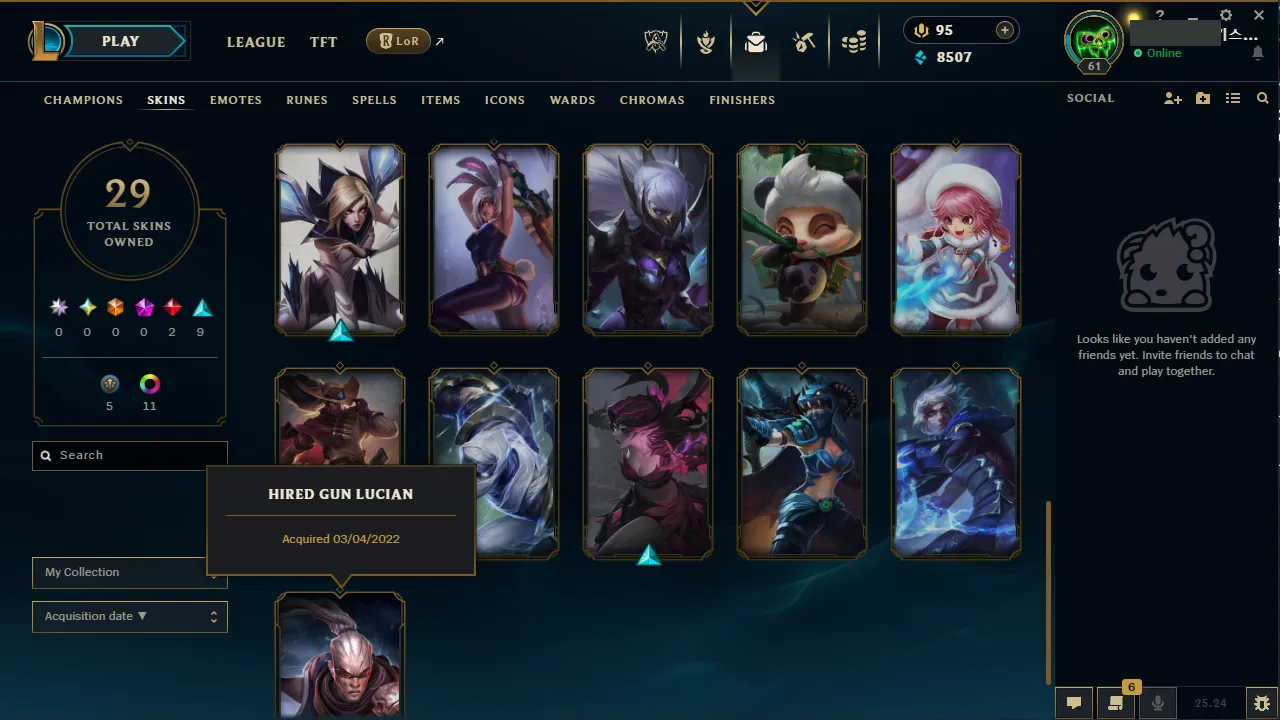
Task: Click the rainbow Chromas wheel icon in sidebar
Action: pos(149,383)
